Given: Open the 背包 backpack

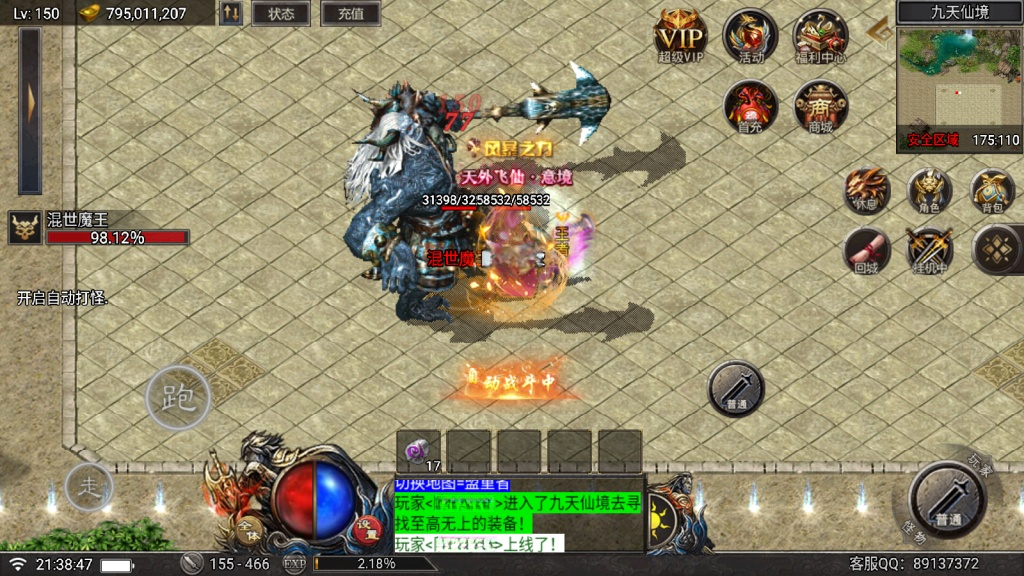Looking at the screenshot, I should pos(992,190).
